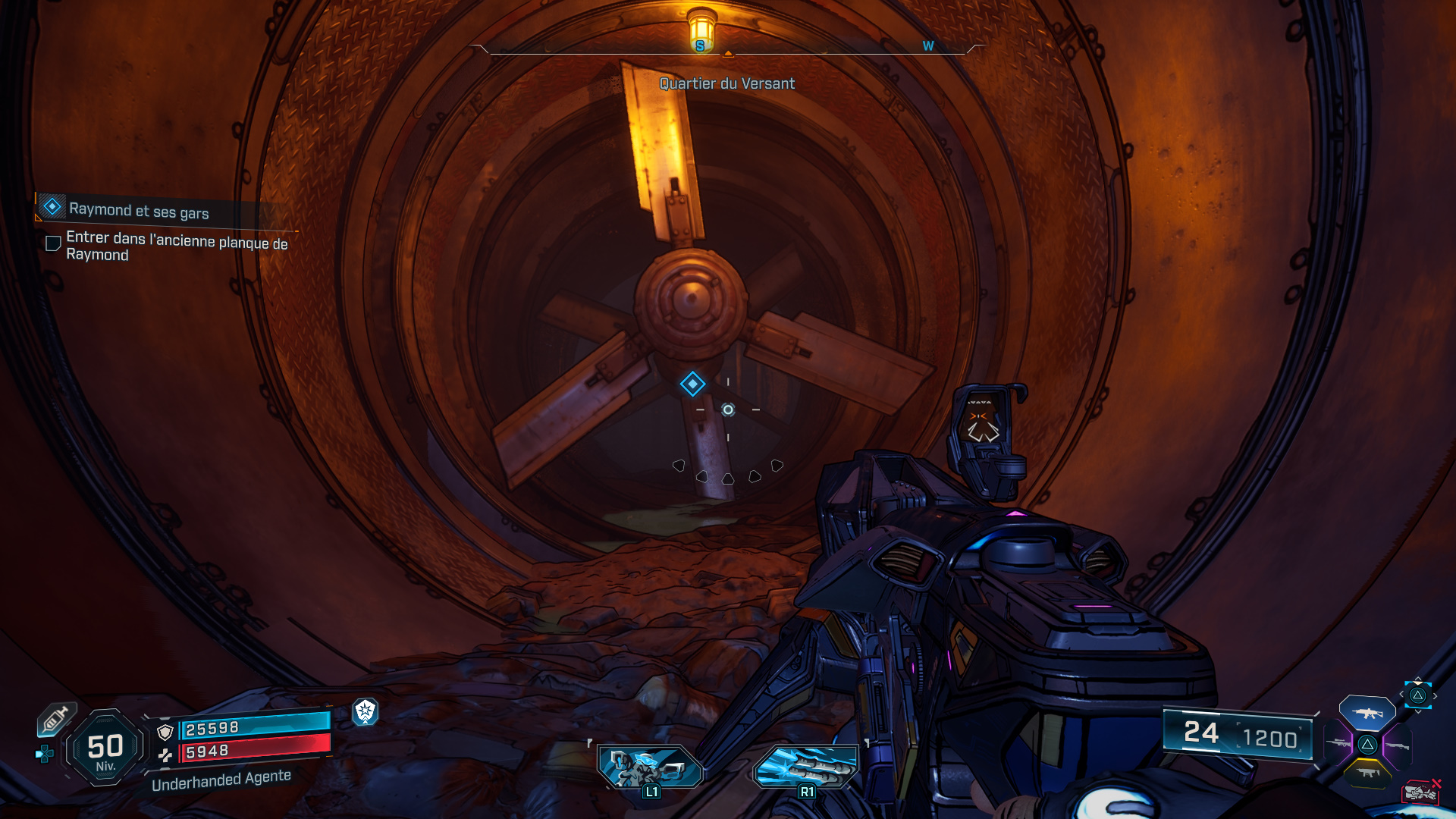This screenshot has height=819, width=1456.
Task: Click the octagonal badge icon above the shield bar
Action: (365, 712)
